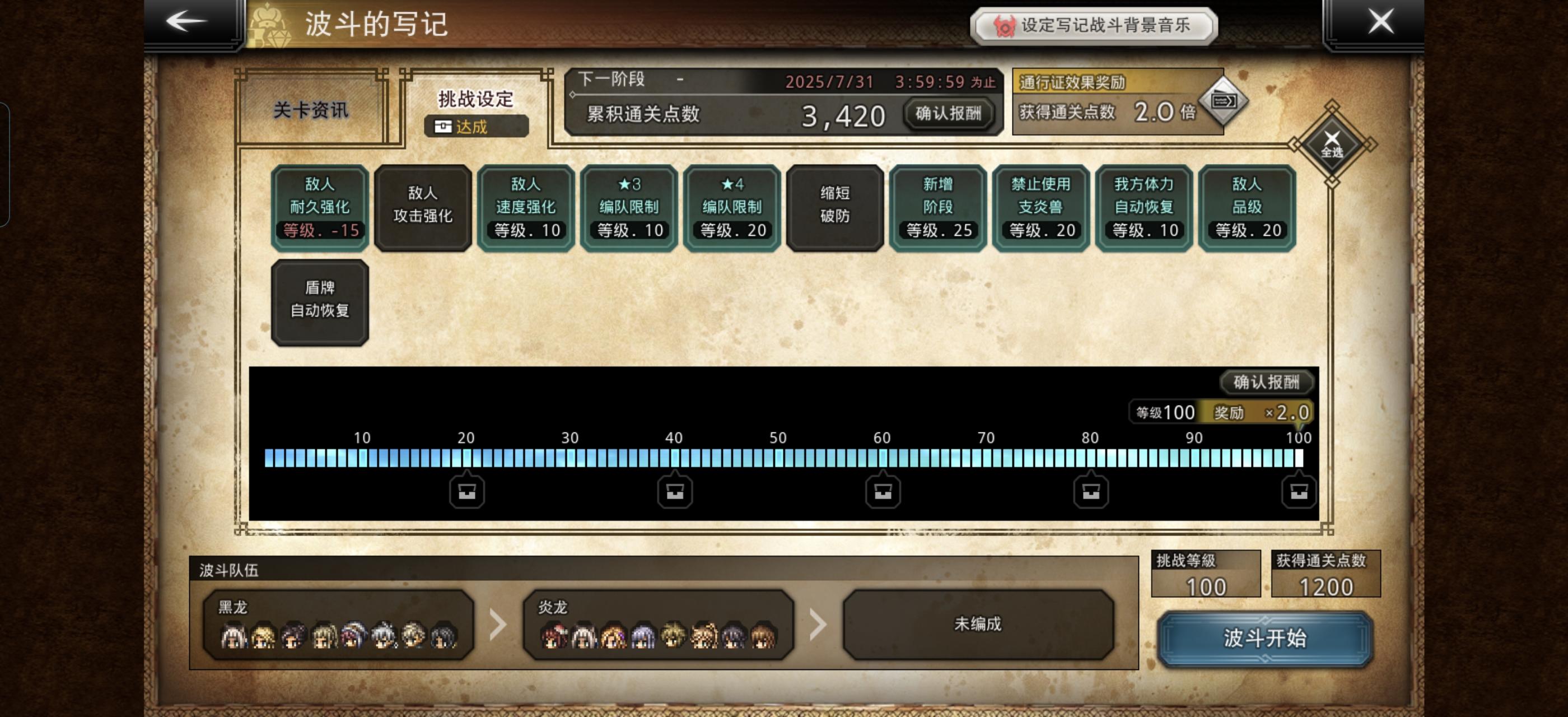This screenshot has height=717, width=1568.
Task: Toggle the ★4编队限制 restriction
Action: coord(731,207)
